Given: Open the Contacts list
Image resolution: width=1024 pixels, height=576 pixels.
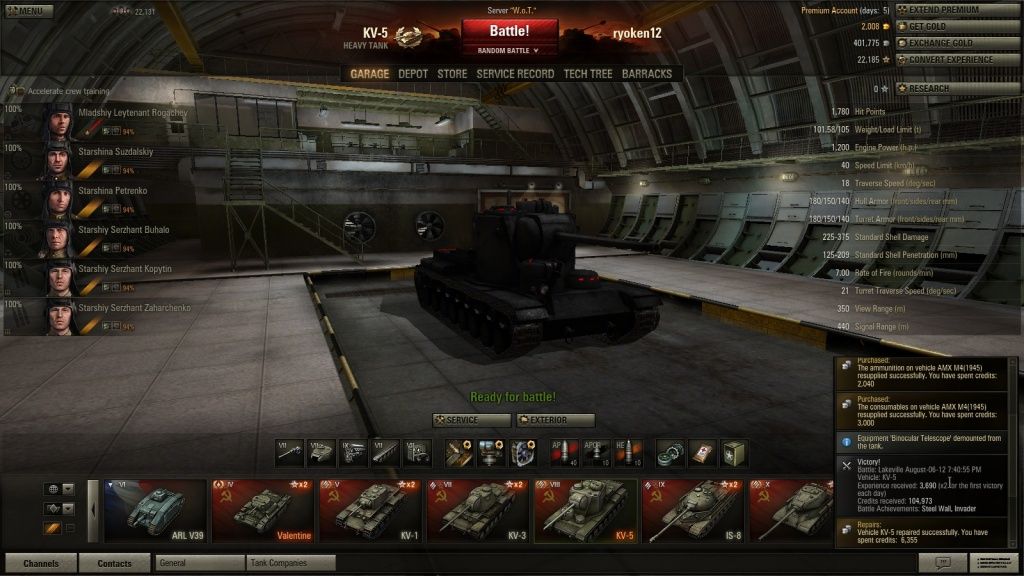Looking at the screenshot, I should [114, 563].
